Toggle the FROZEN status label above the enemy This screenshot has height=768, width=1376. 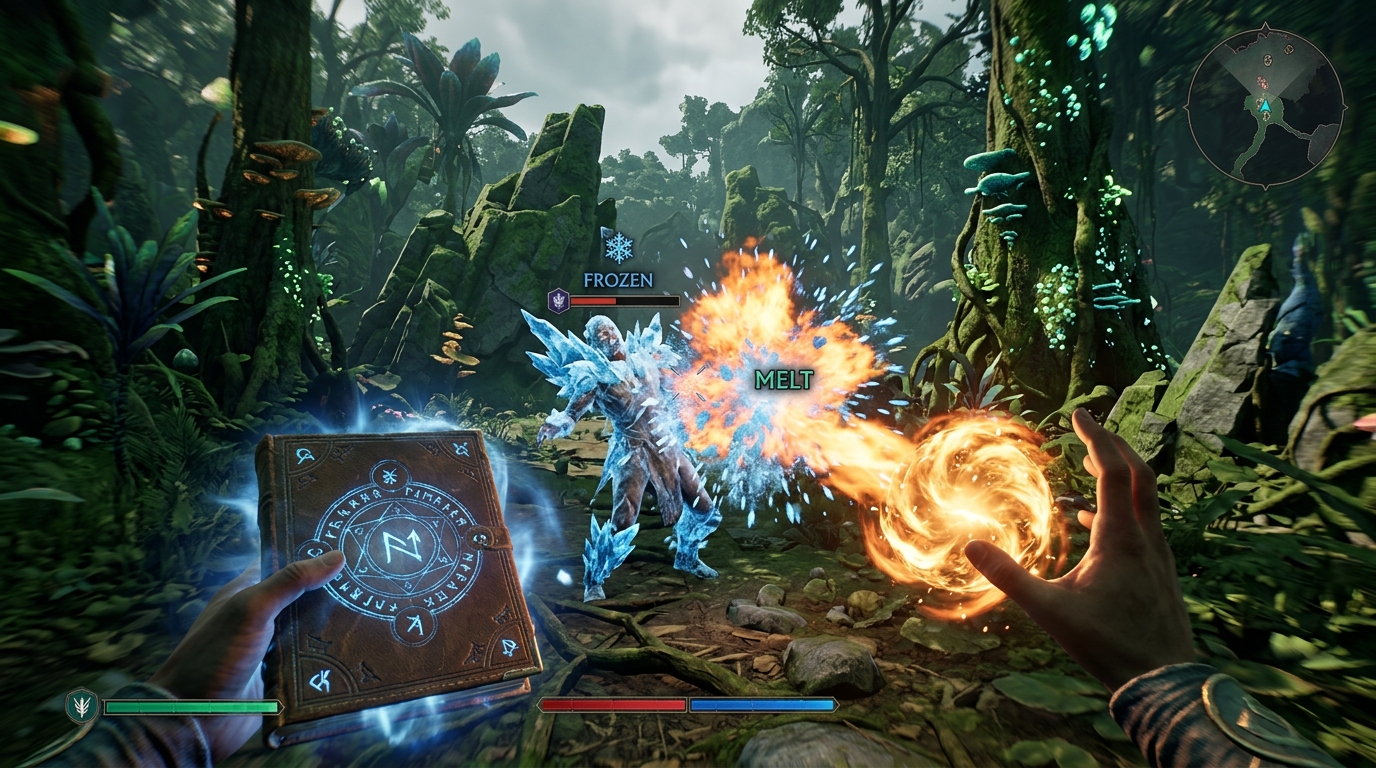click(x=617, y=279)
